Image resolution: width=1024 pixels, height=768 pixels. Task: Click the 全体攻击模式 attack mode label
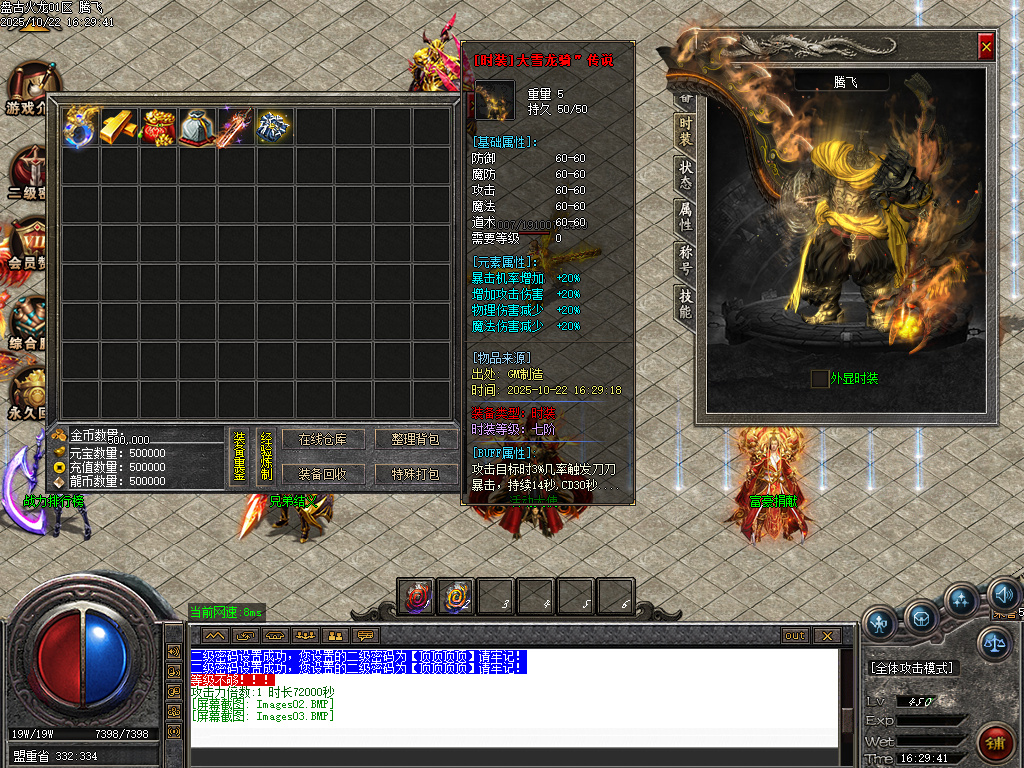[912, 667]
